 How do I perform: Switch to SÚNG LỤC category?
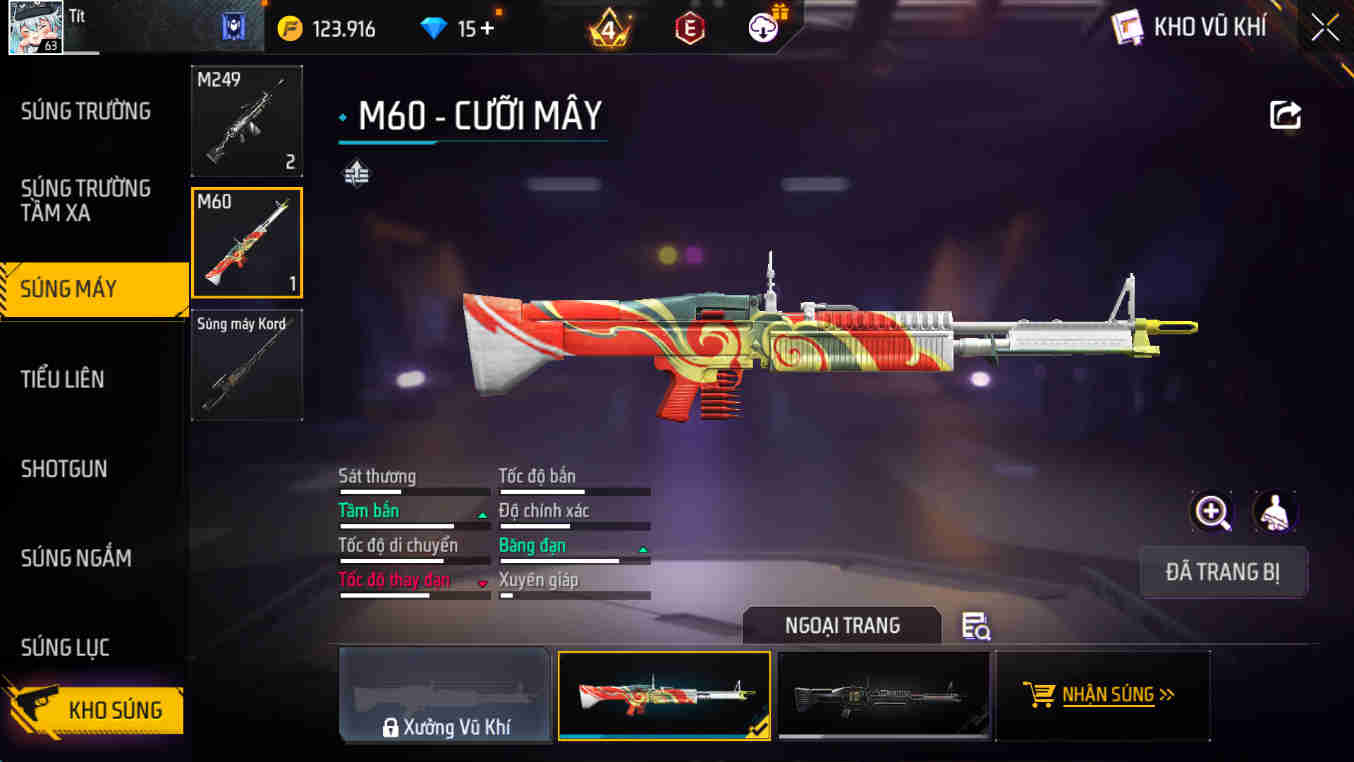[x=65, y=647]
